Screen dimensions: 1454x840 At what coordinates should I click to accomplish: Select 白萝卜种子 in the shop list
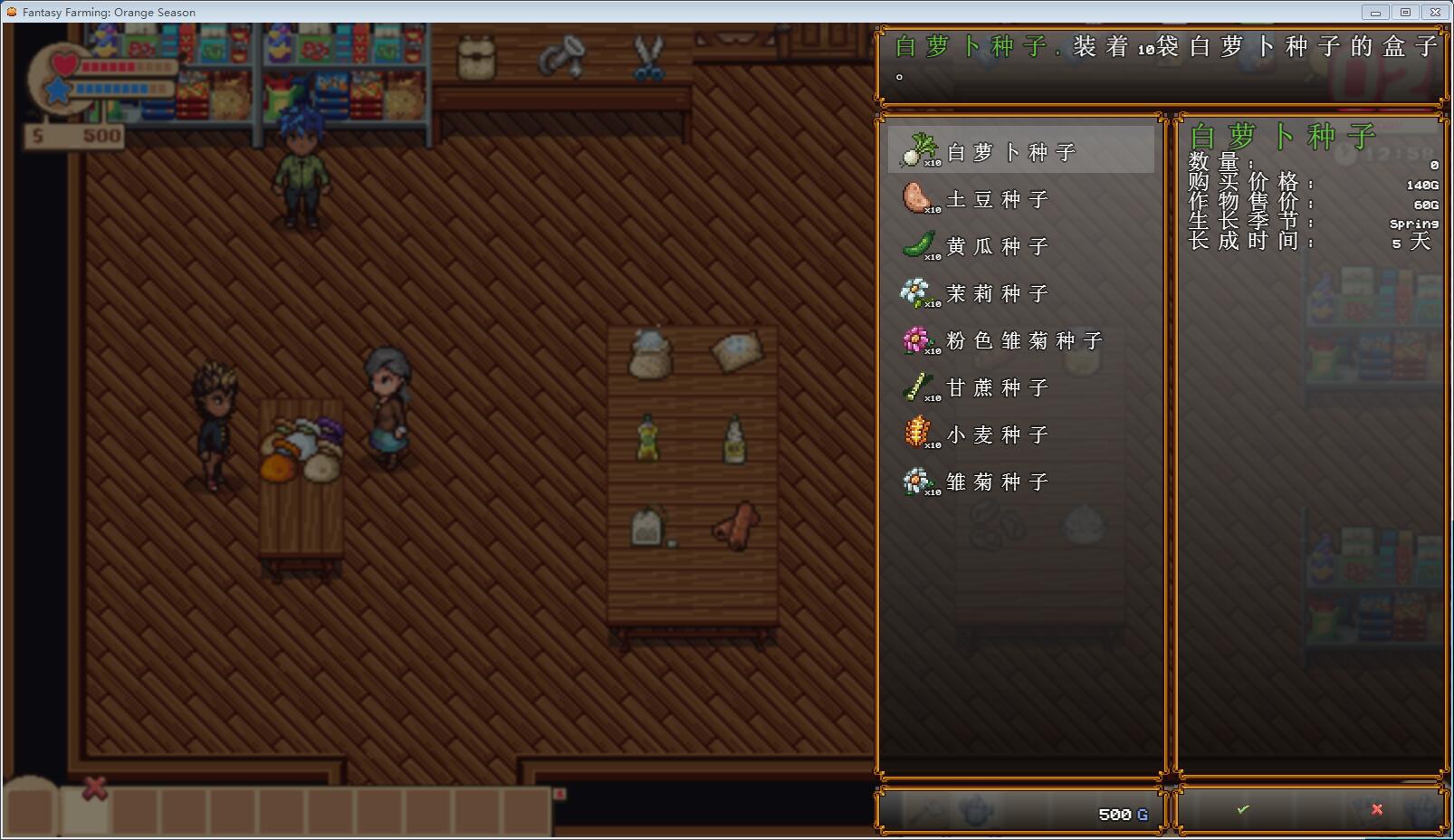[x=1010, y=151]
